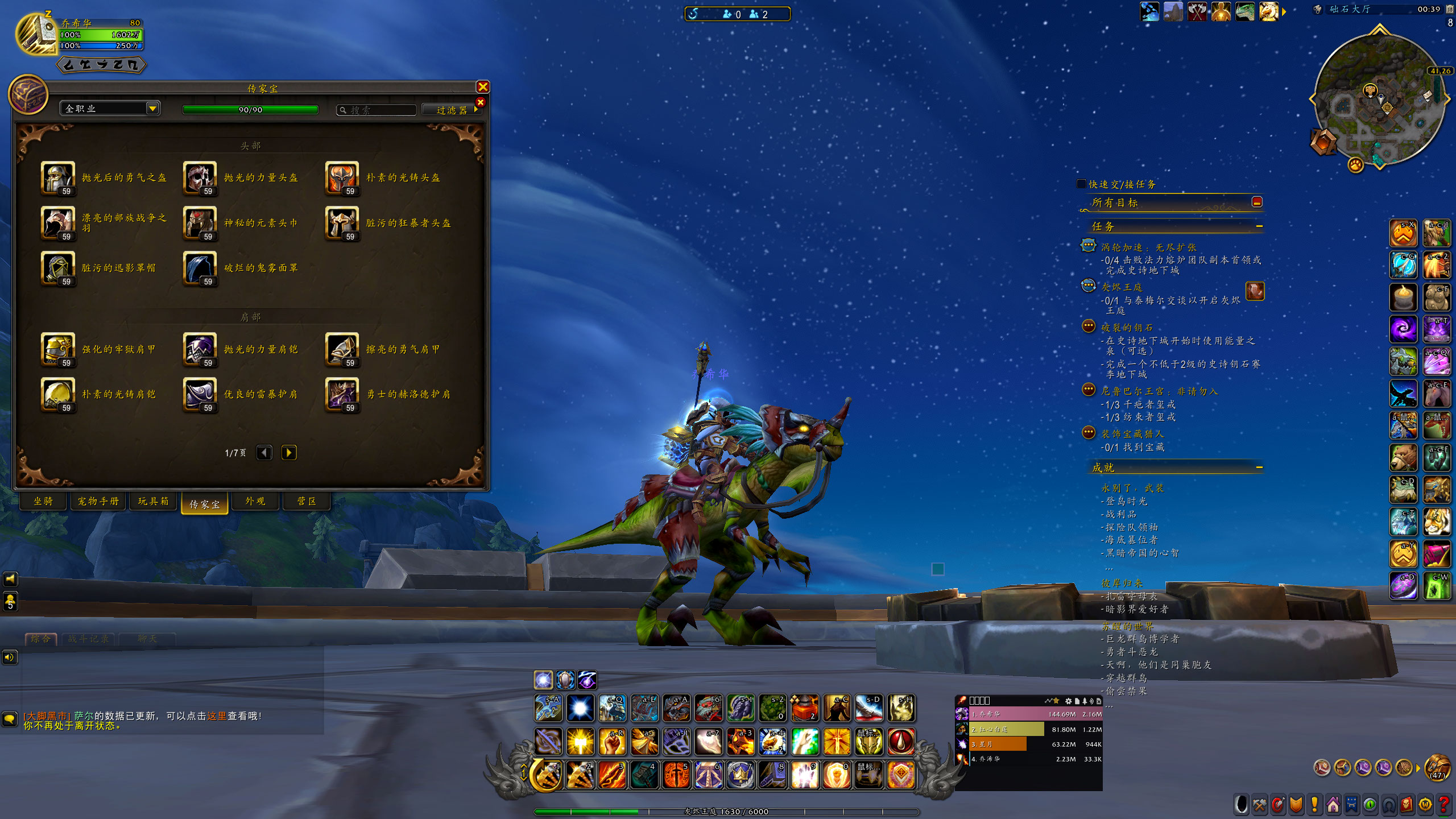The width and height of the screenshot is (1456, 819).
Task: Select the 朴素的光铸头盔 heirloom
Action: (342, 177)
